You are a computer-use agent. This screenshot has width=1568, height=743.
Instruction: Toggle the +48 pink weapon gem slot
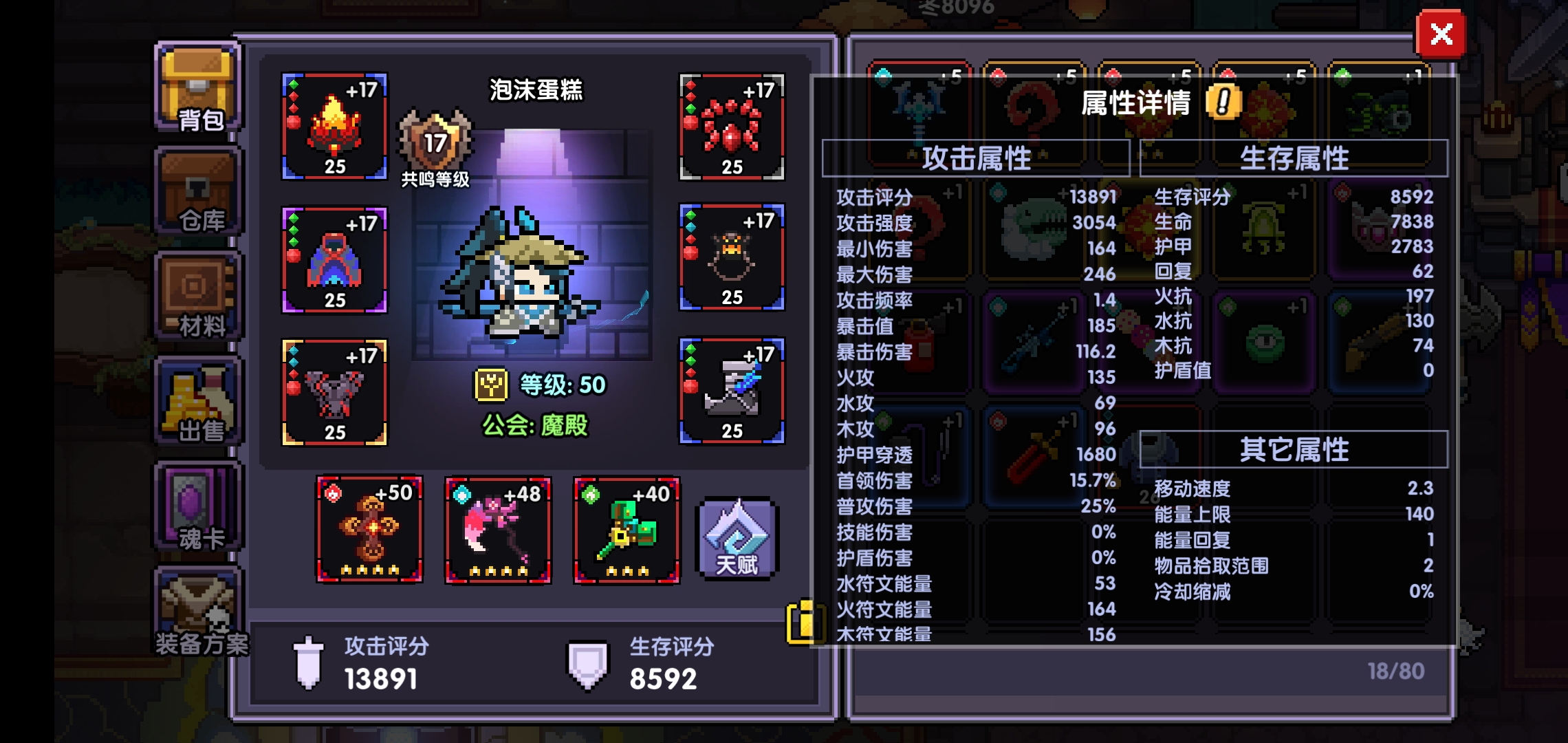(x=497, y=530)
